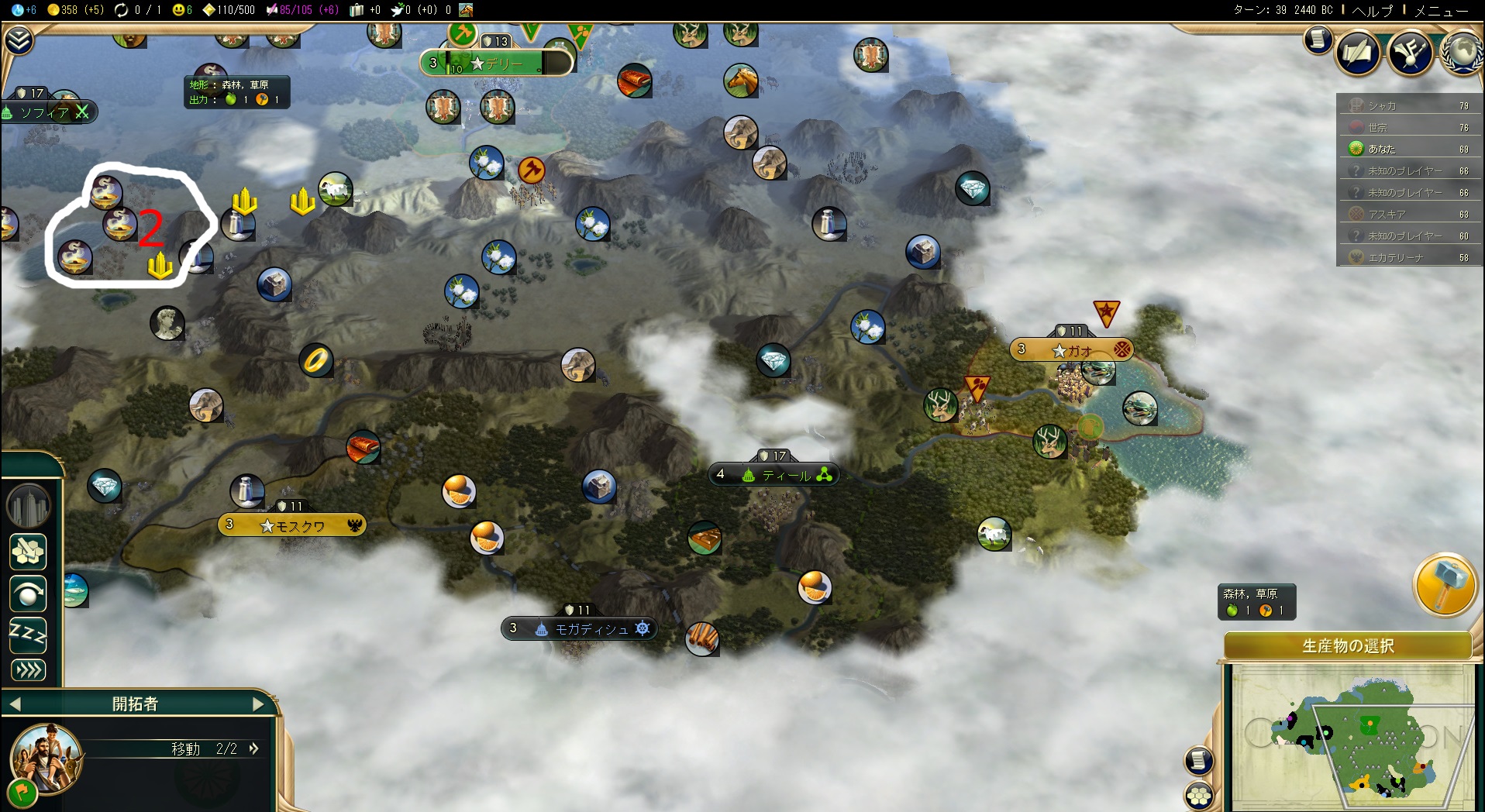This screenshot has height=812, width=1485.
Task: Select the モスクワ city banner
Action: click(x=292, y=525)
